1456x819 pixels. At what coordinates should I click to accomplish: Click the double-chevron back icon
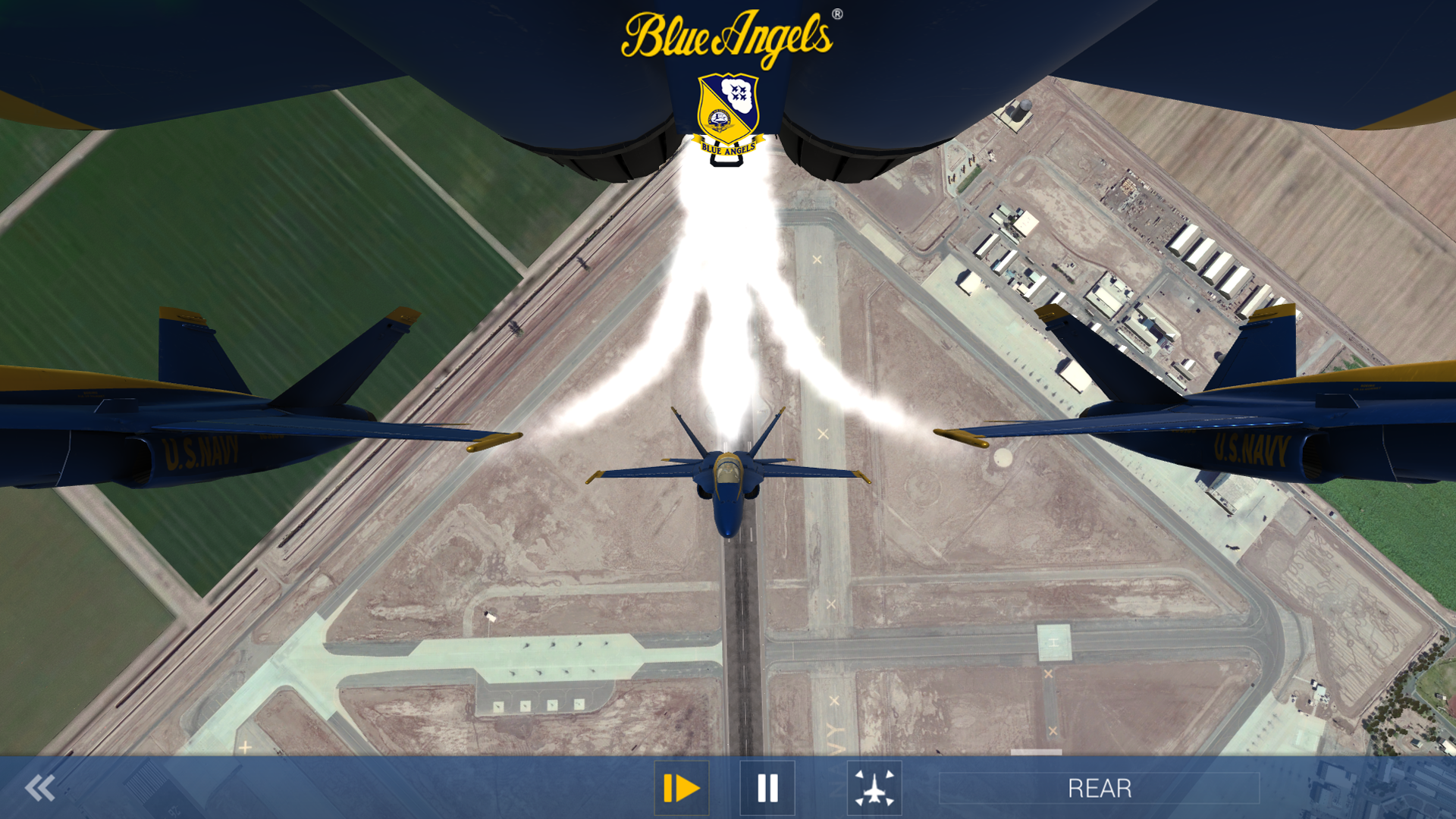tap(42, 787)
